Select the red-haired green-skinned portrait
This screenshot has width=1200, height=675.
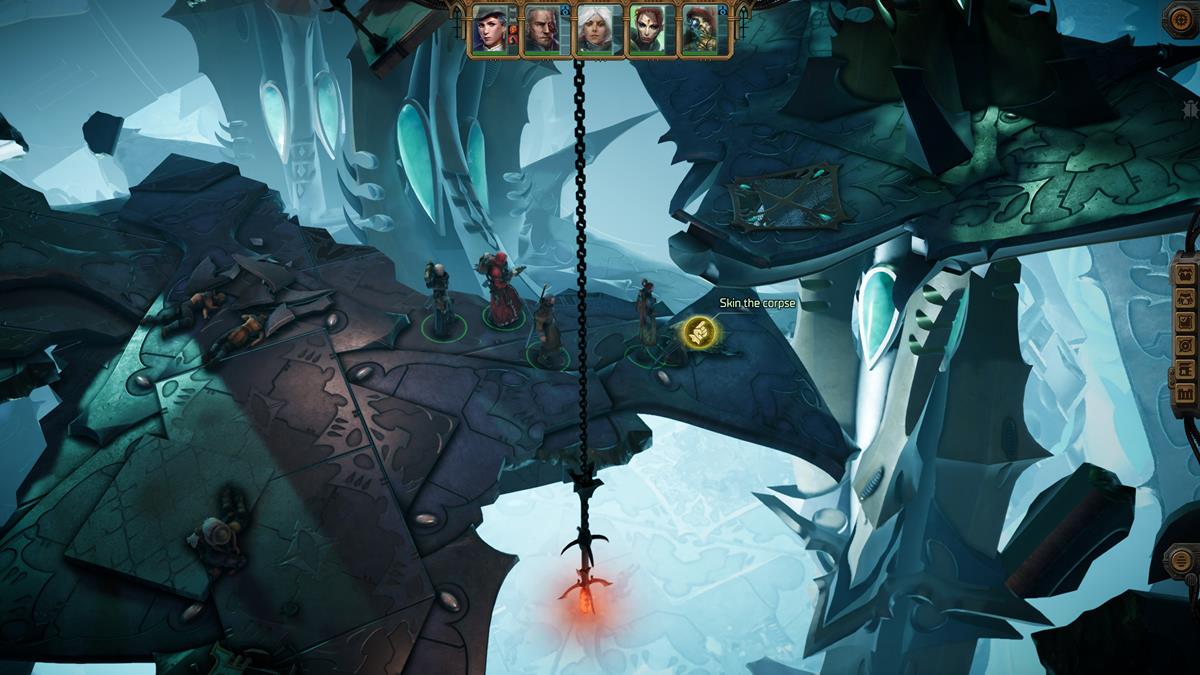click(x=646, y=30)
